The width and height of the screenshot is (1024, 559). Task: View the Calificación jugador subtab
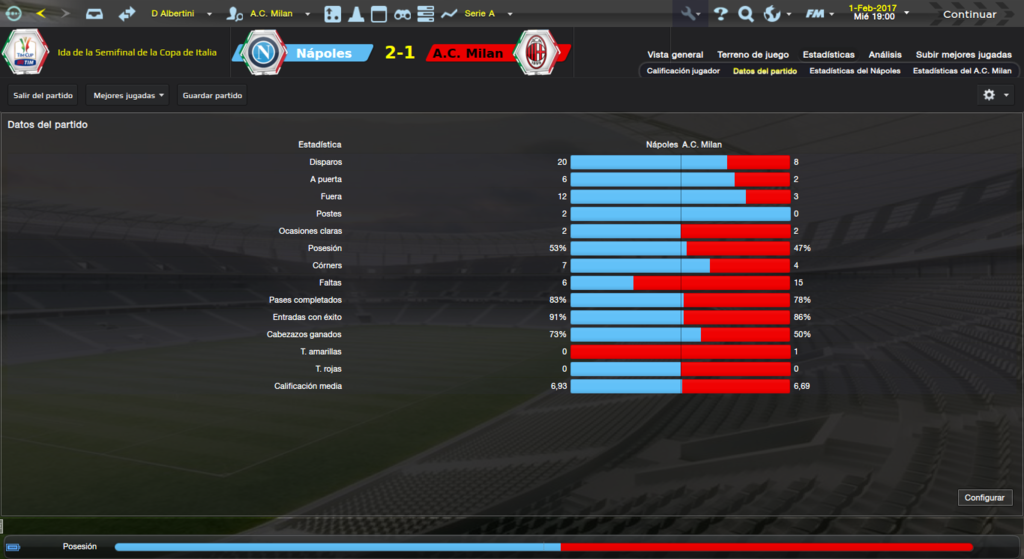[683, 72]
